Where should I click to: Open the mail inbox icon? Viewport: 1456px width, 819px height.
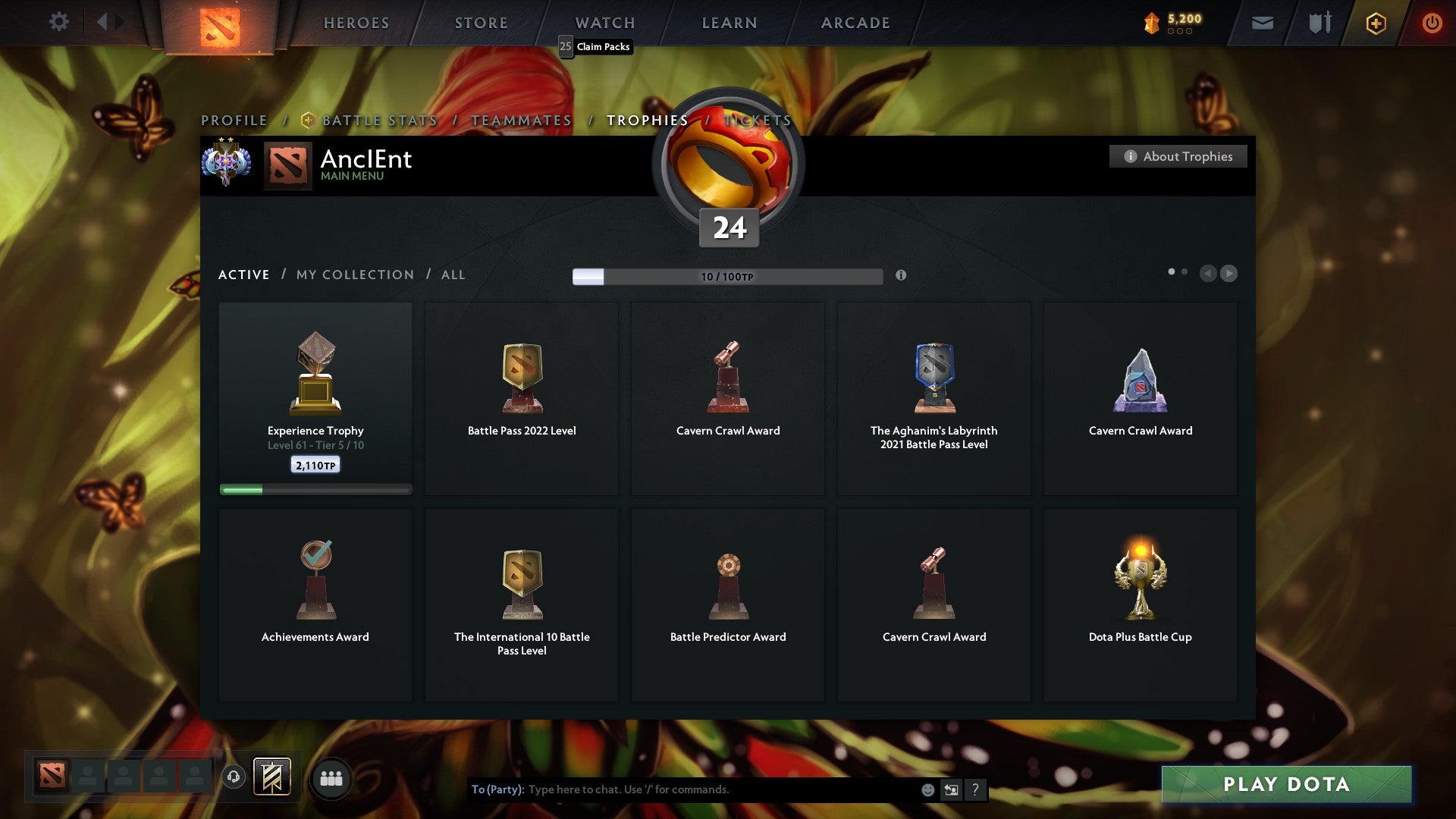tap(1263, 22)
